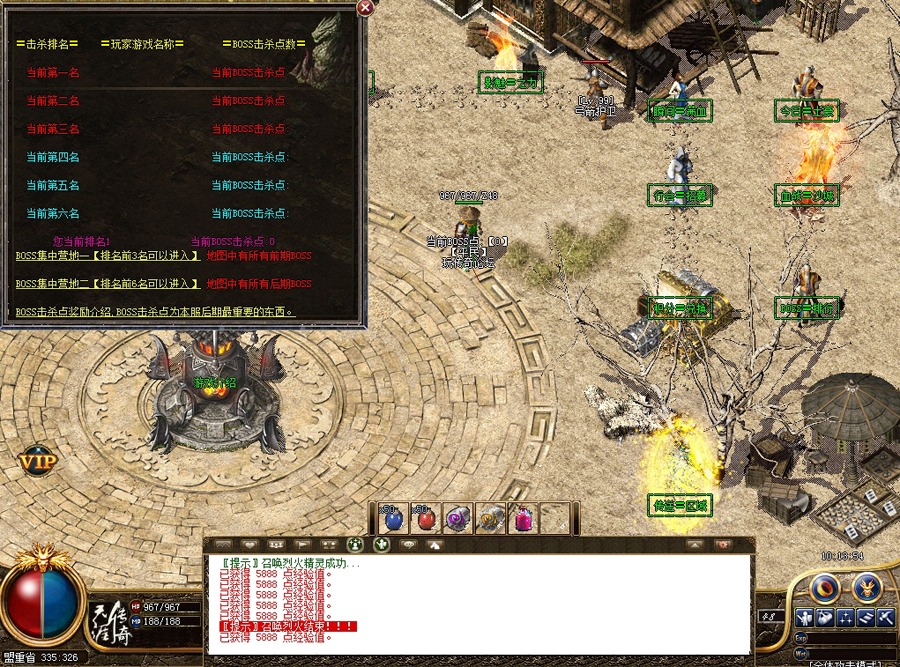900x667 pixels.
Task: Click the gold ring round button
Action: point(824,587)
